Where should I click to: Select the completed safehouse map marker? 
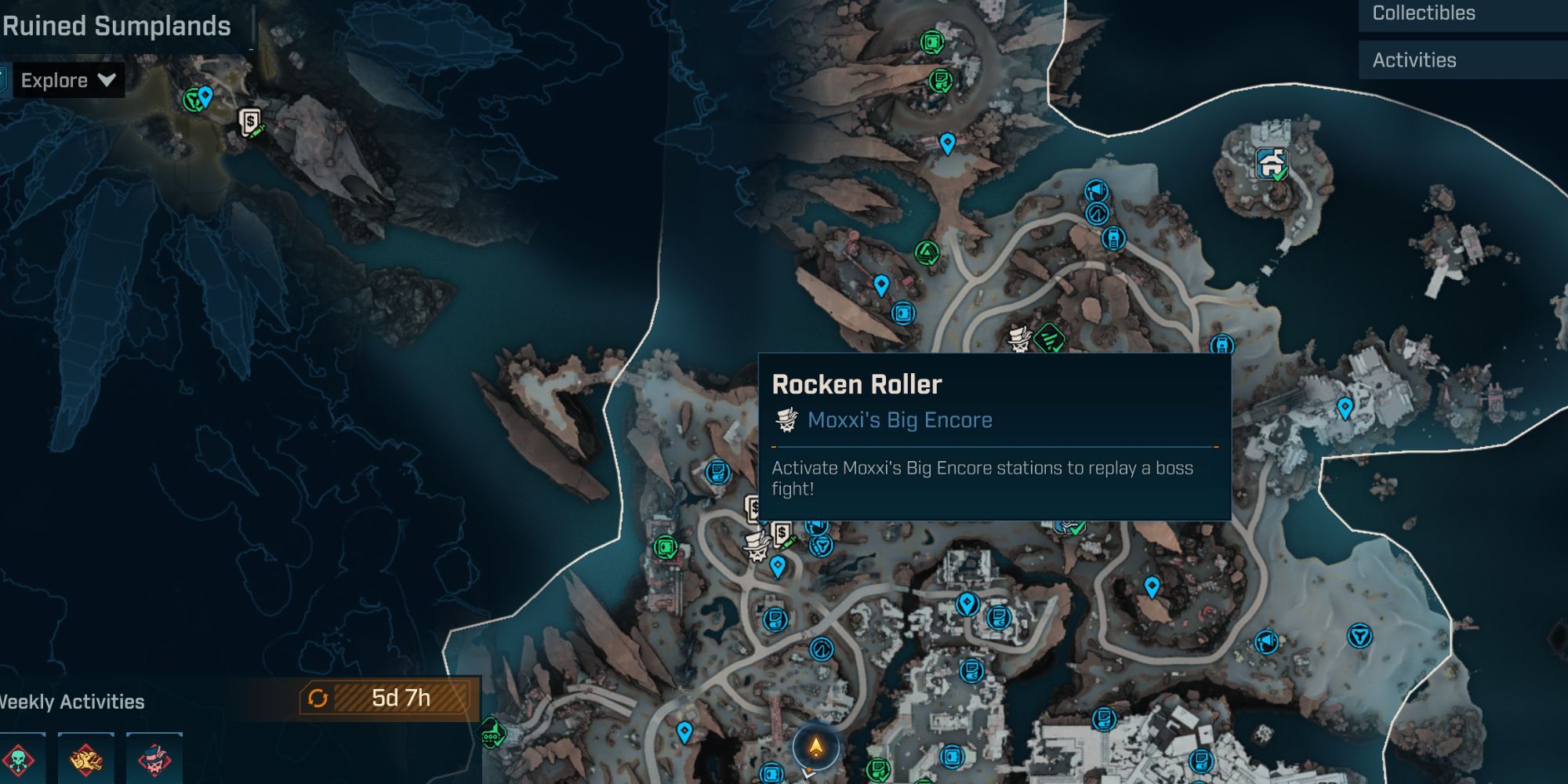[1271, 163]
